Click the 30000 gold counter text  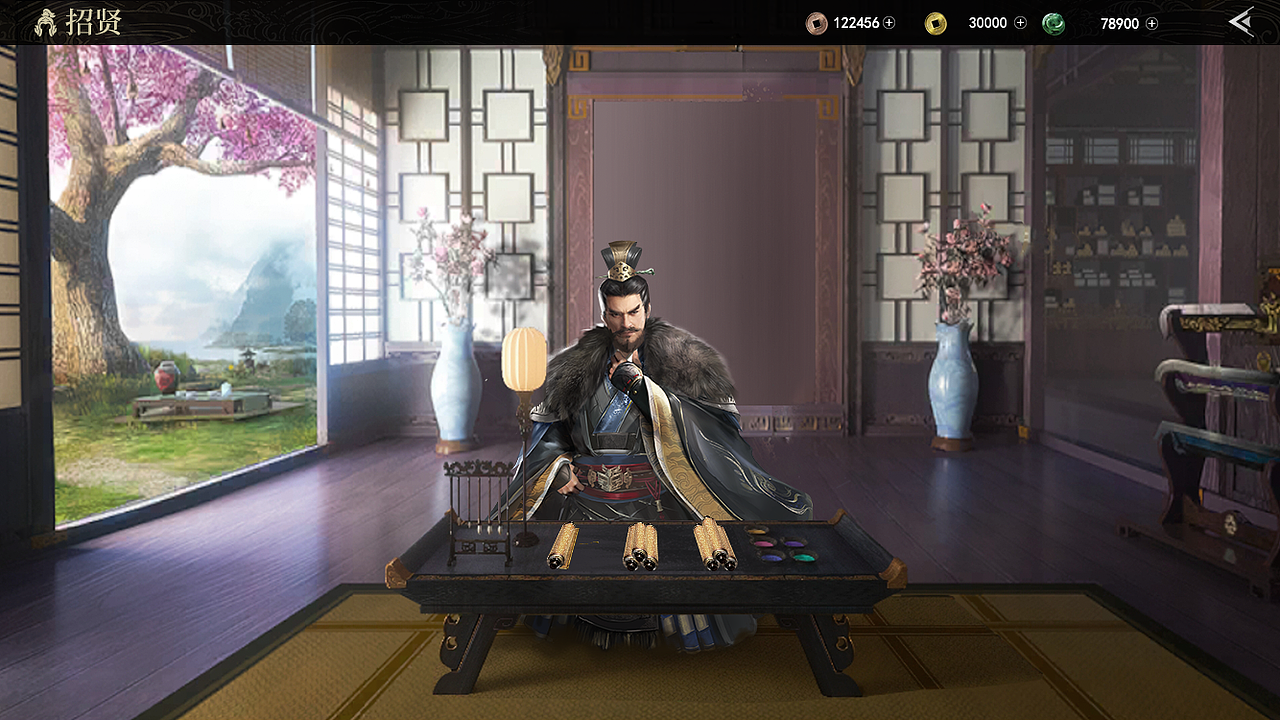coord(988,22)
